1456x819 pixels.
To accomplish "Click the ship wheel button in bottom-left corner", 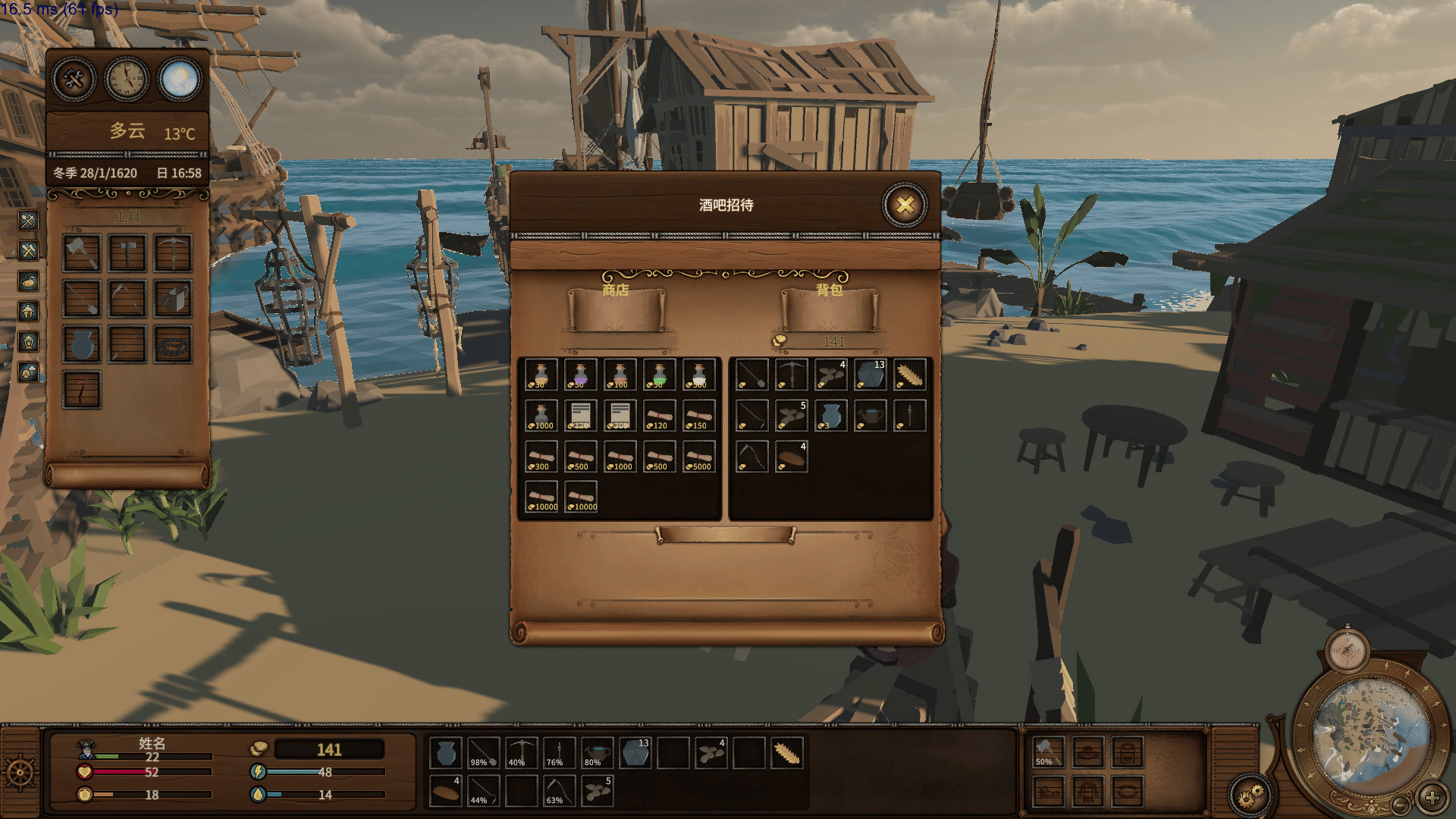I will [20, 773].
